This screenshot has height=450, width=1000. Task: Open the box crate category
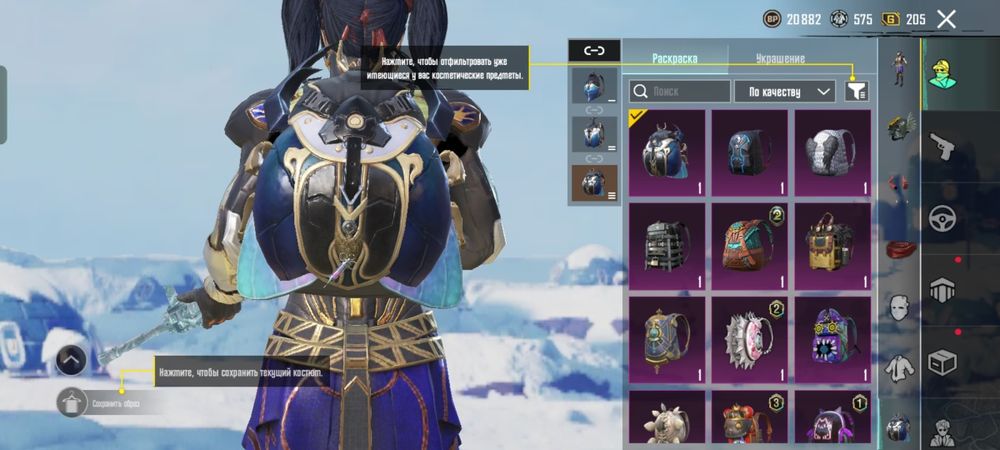coord(942,360)
